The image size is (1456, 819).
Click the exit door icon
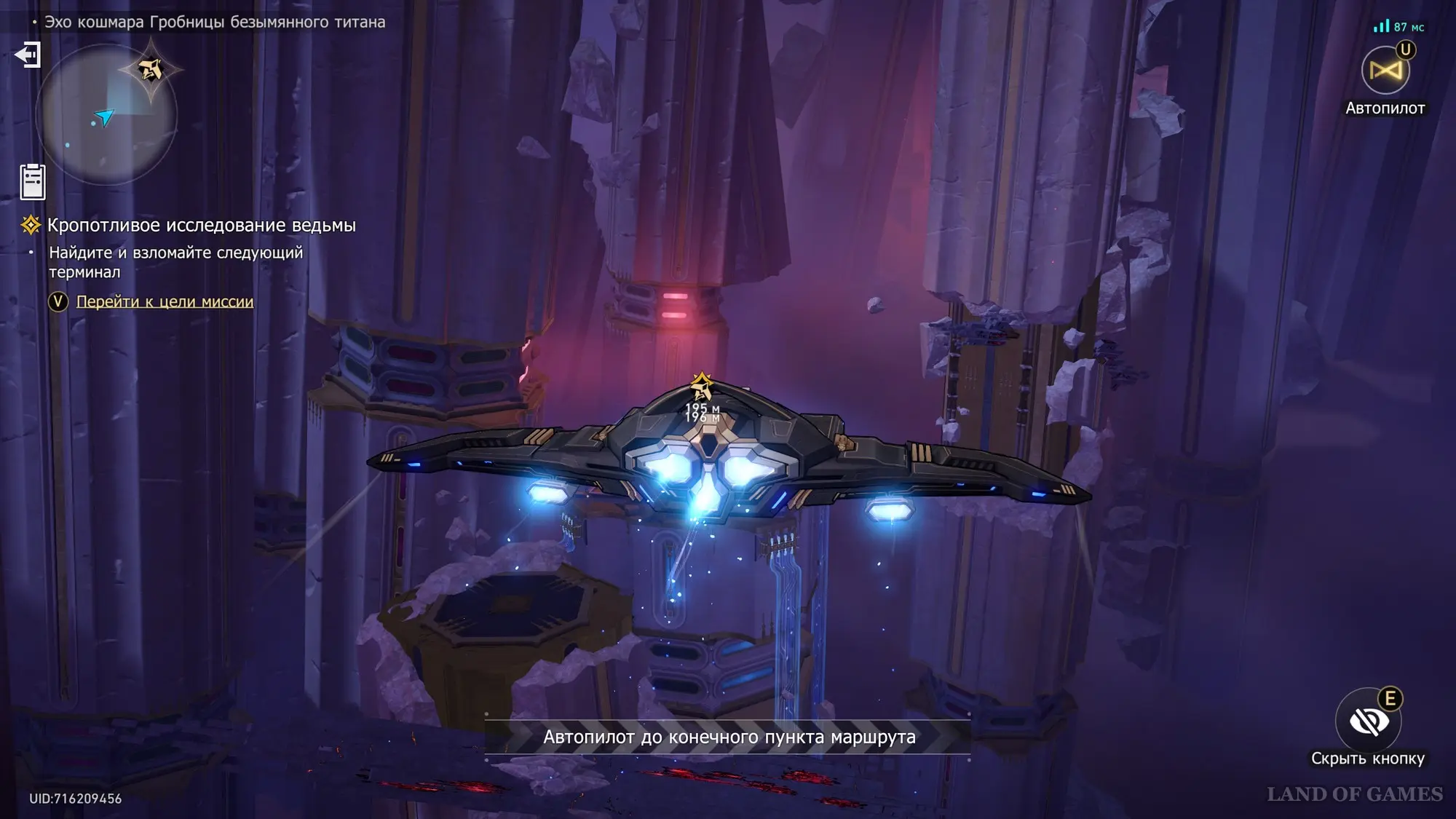[28, 55]
